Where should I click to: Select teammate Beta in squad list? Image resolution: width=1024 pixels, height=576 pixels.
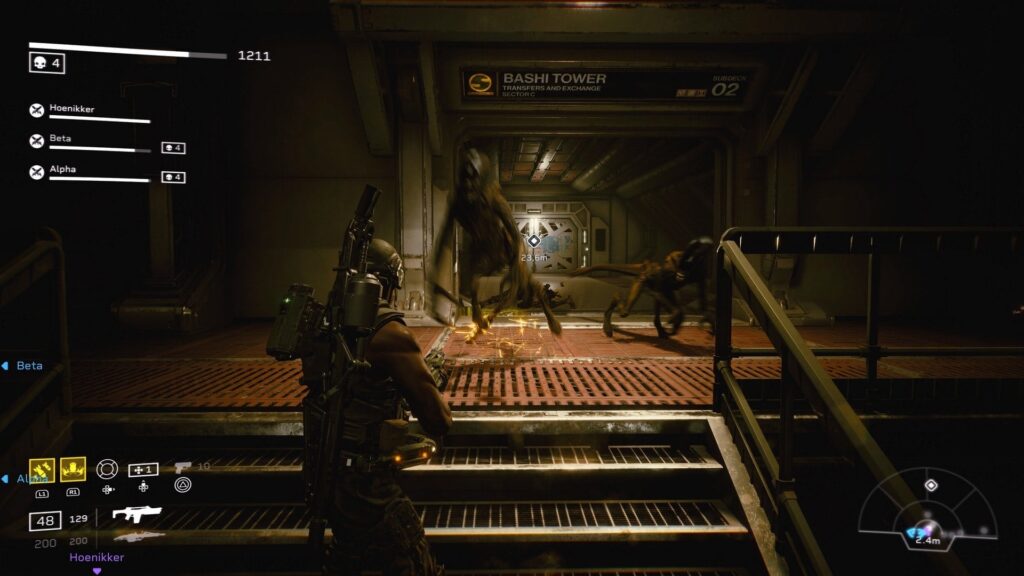click(x=60, y=140)
